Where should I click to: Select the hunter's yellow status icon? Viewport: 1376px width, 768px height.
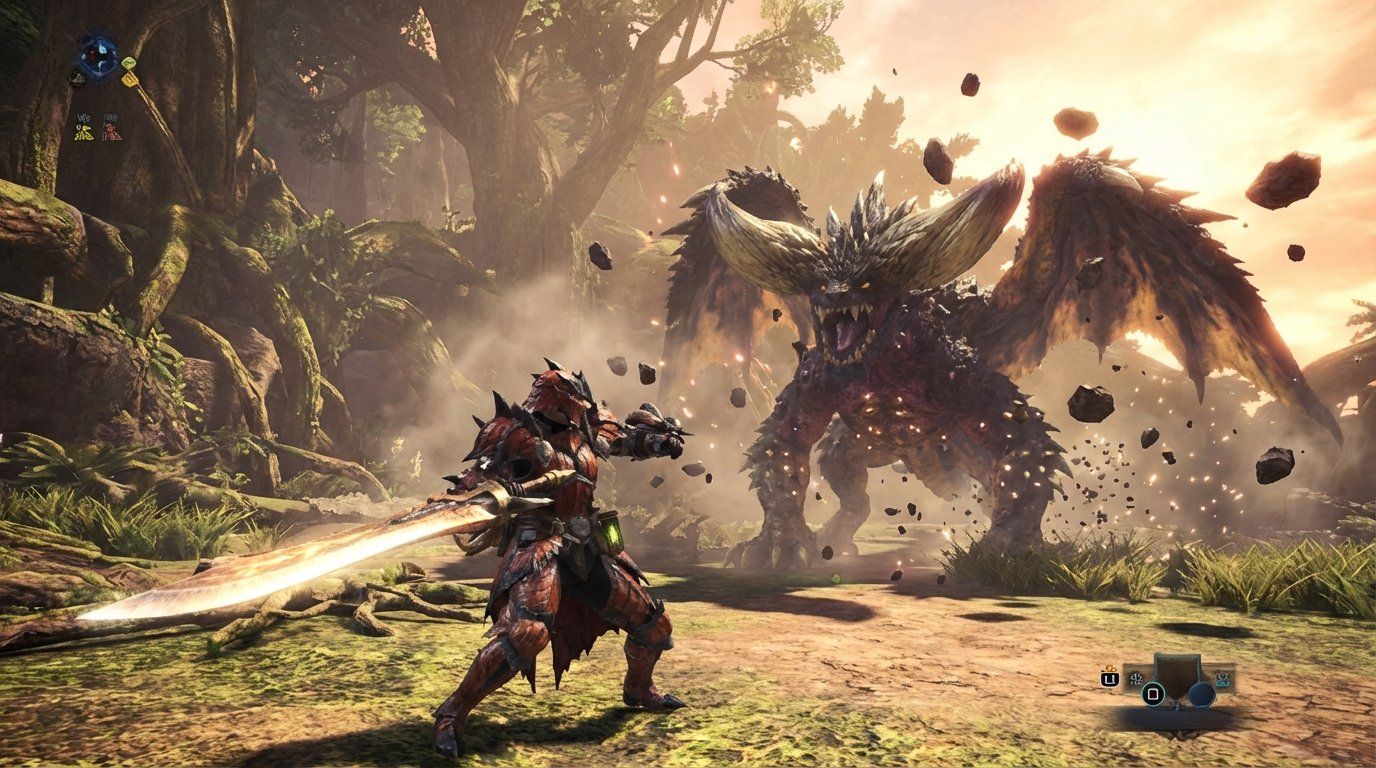point(83,131)
